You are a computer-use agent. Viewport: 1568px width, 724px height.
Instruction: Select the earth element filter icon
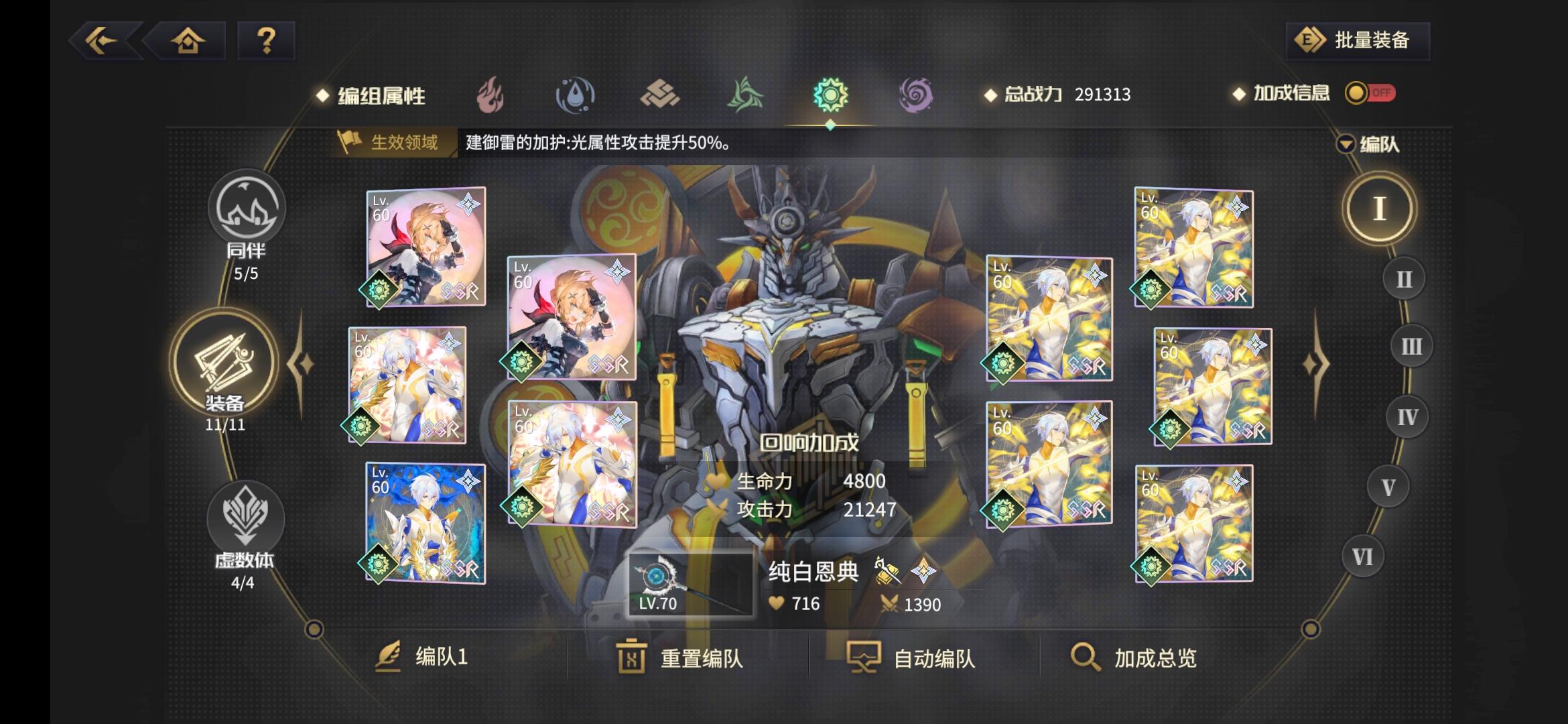coord(662,94)
